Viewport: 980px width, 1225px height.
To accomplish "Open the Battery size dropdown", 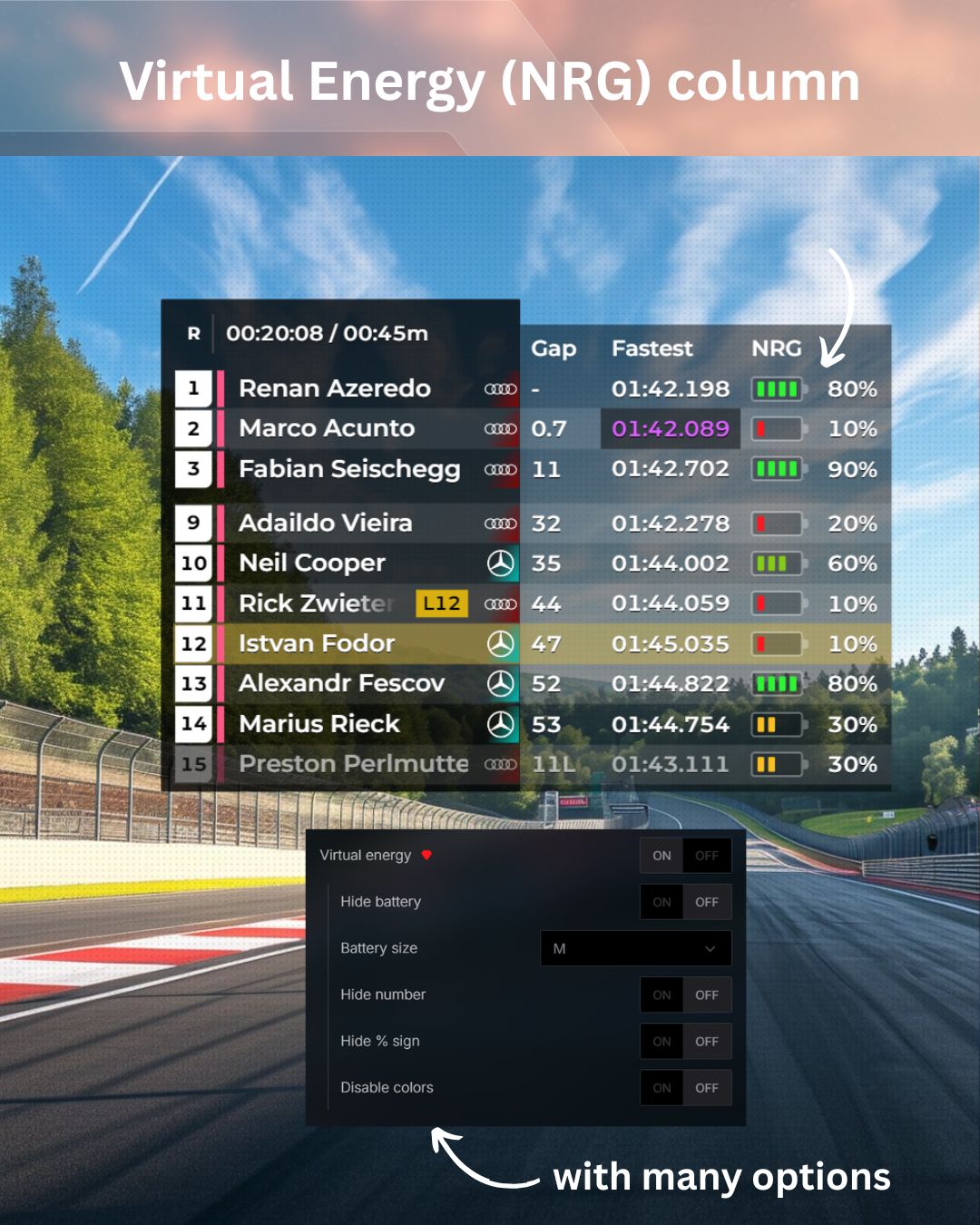I will click(x=635, y=948).
